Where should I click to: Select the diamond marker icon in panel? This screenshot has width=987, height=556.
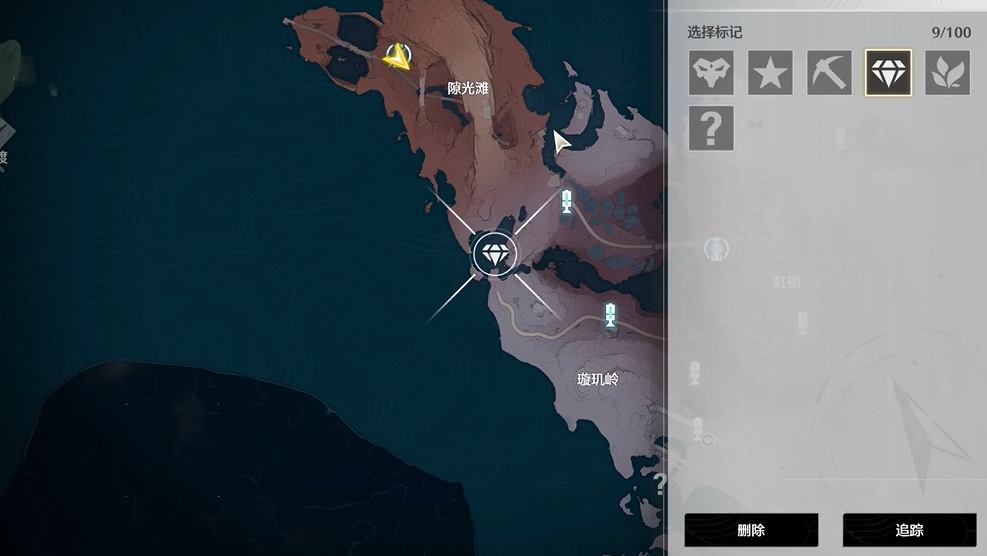coord(888,73)
